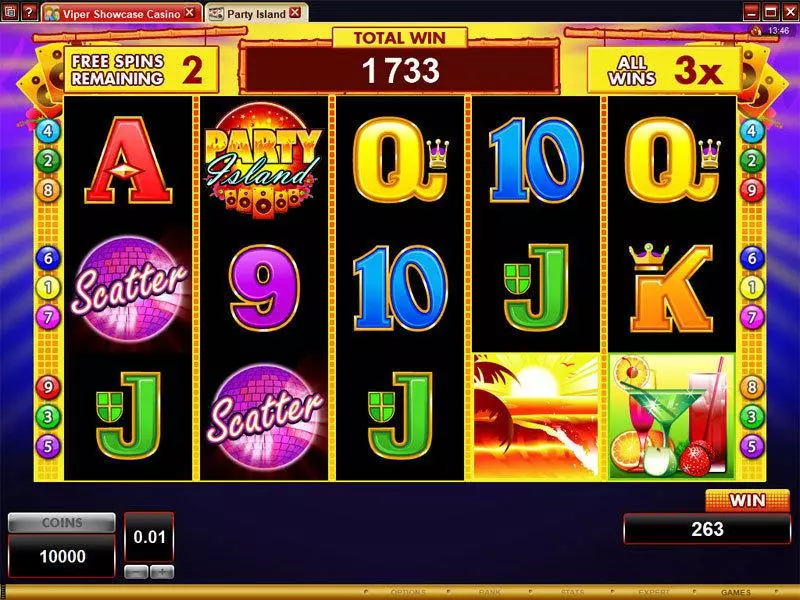Open the Games menu
Viewport: 800px width, 600px height.
point(735,593)
